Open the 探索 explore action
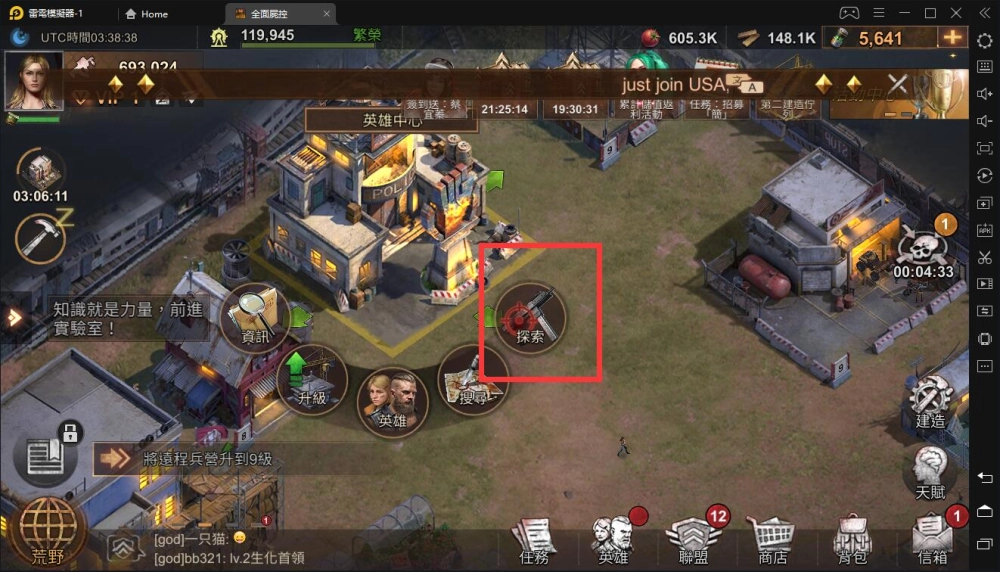Screen dimensions: 1000x572 click(530, 318)
